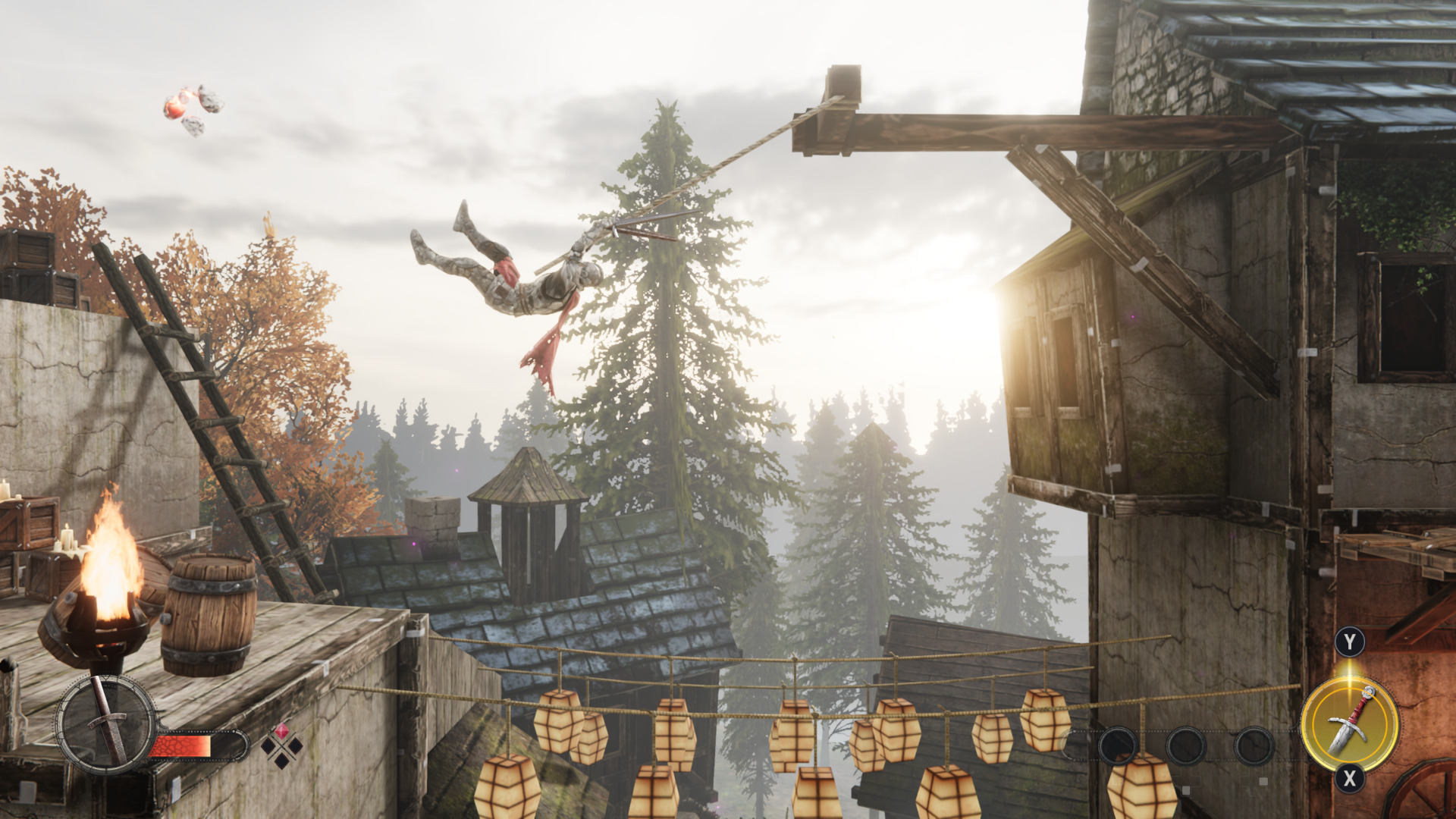Click the sword emblem beside the health bar
This screenshot has width=1456, height=819.
tap(105, 724)
